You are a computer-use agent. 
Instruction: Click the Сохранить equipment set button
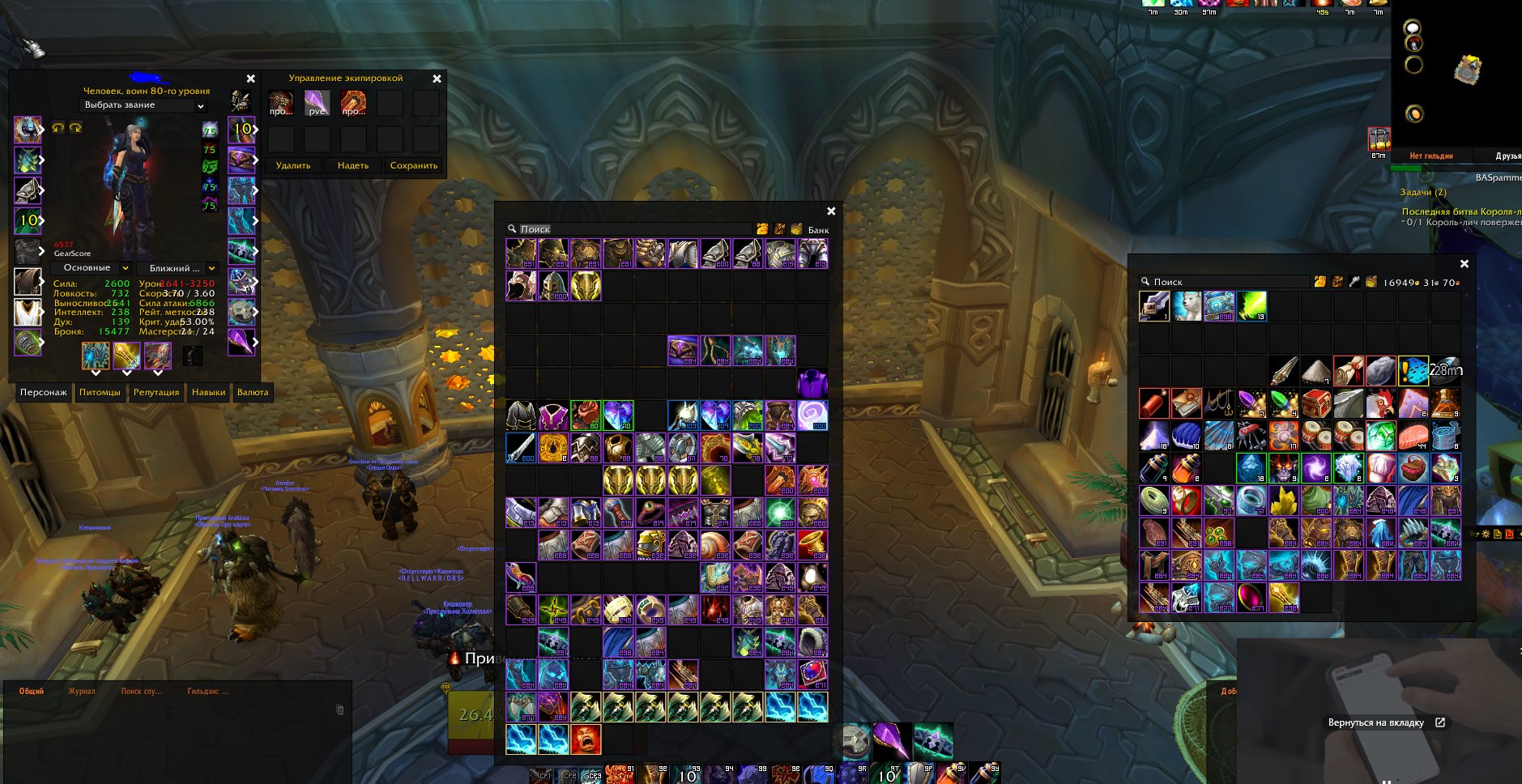(414, 166)
